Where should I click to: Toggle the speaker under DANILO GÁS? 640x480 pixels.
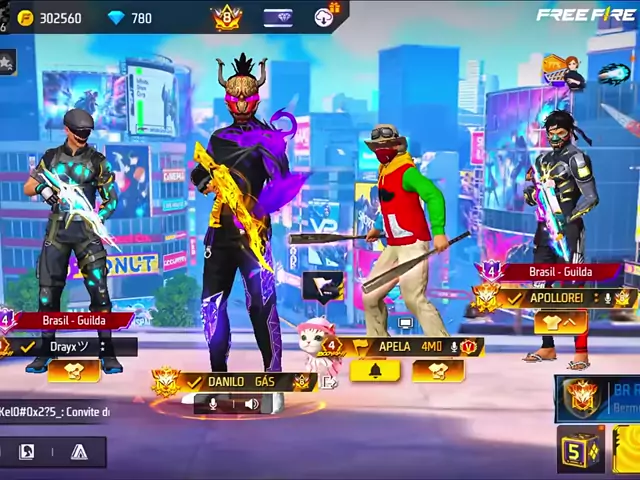(251, 404)
